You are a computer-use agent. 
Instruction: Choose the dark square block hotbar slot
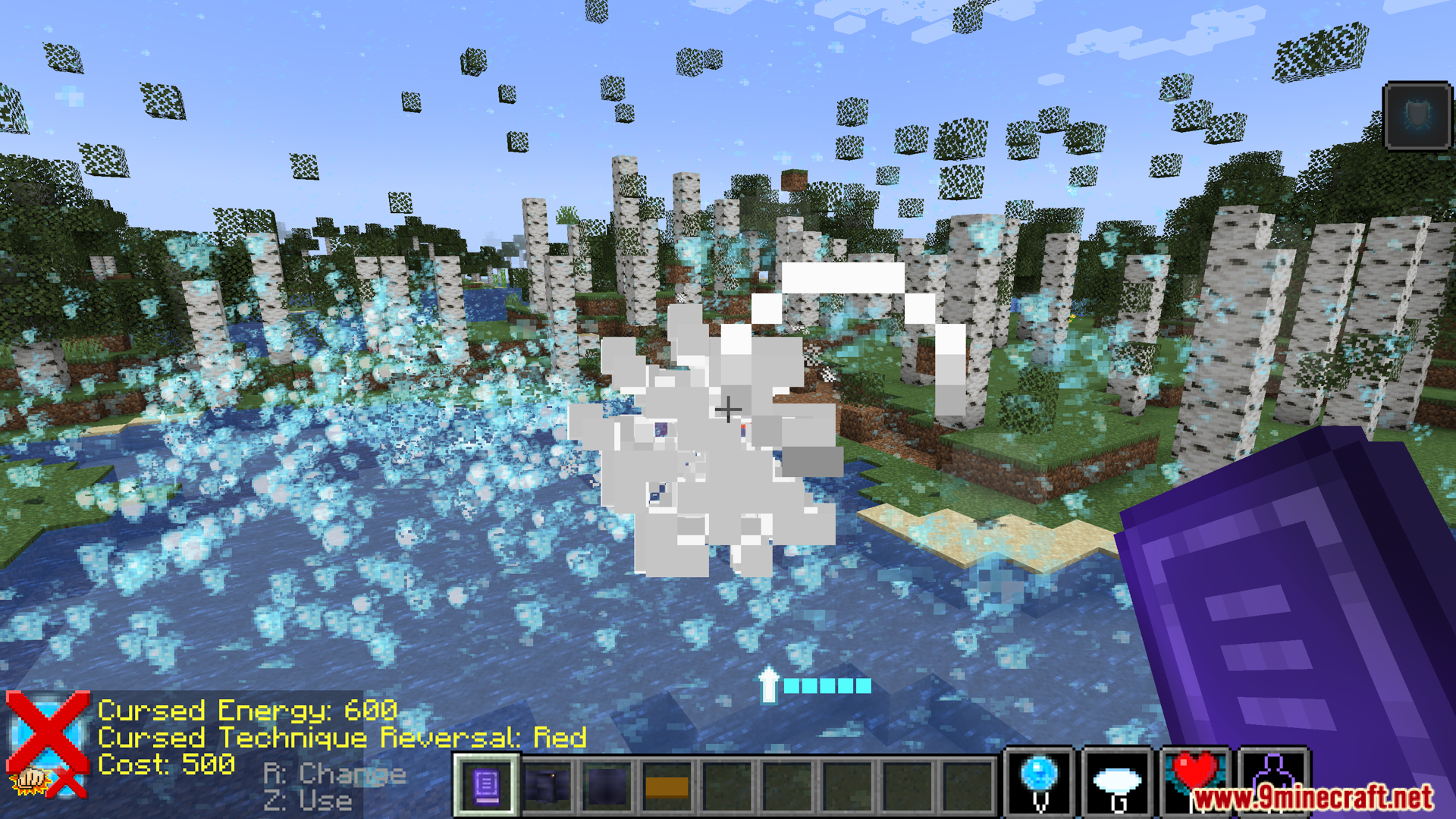(x=607, y=786)
